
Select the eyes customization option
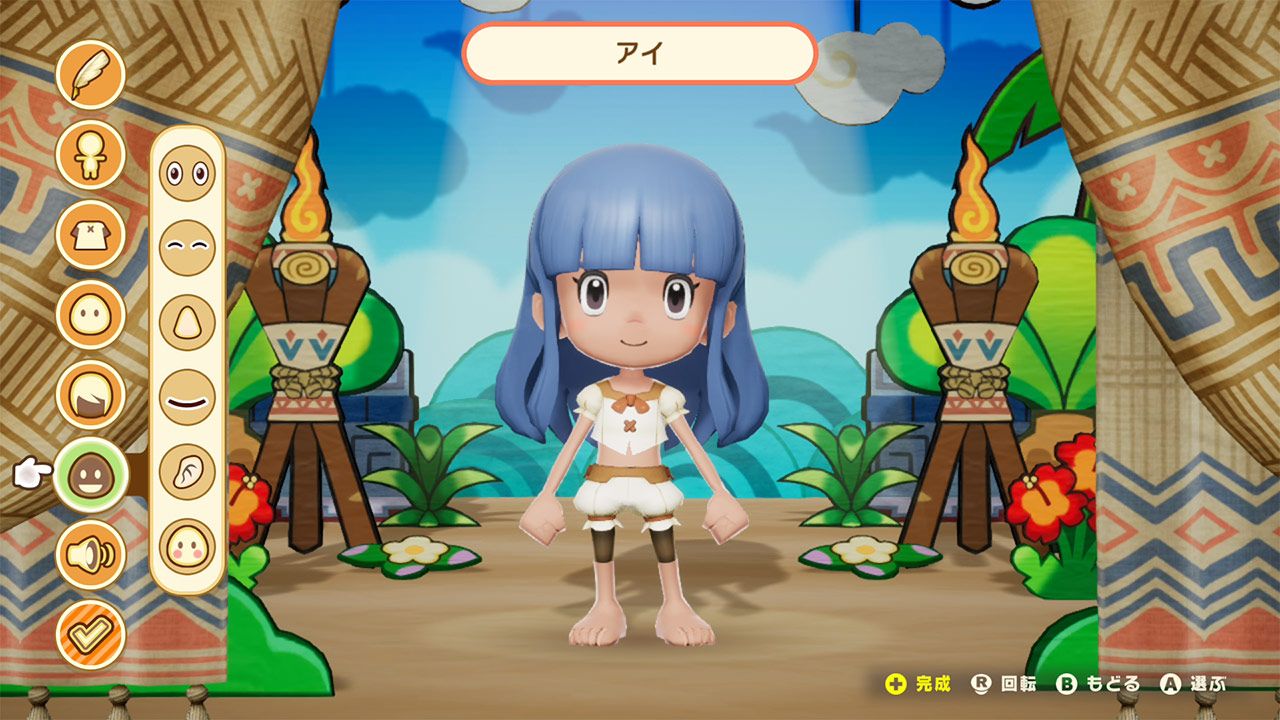[183, 173]
